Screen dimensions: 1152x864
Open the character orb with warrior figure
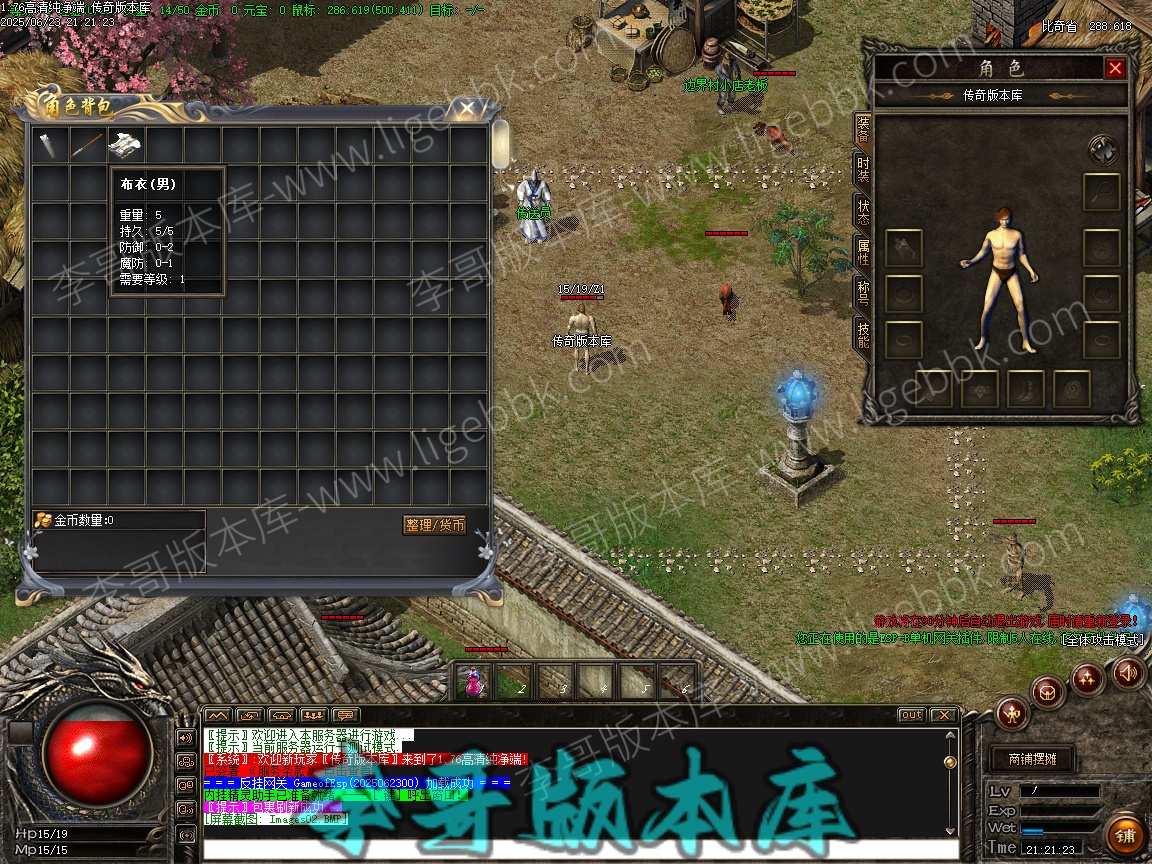coord(1013,713)
